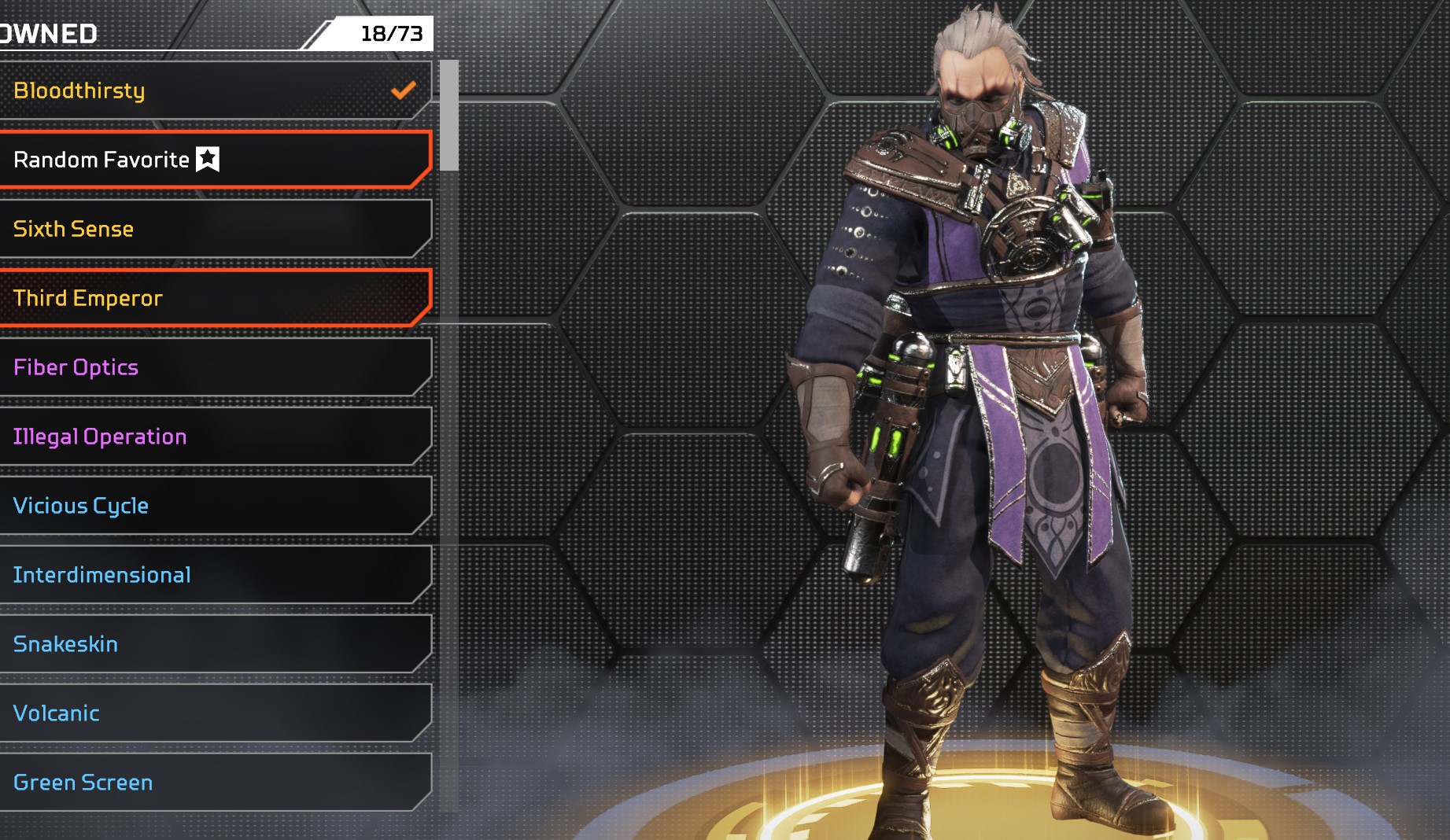1450x840 pixels.
Task: Select the Sixth Sense skin
Action: 212,229
